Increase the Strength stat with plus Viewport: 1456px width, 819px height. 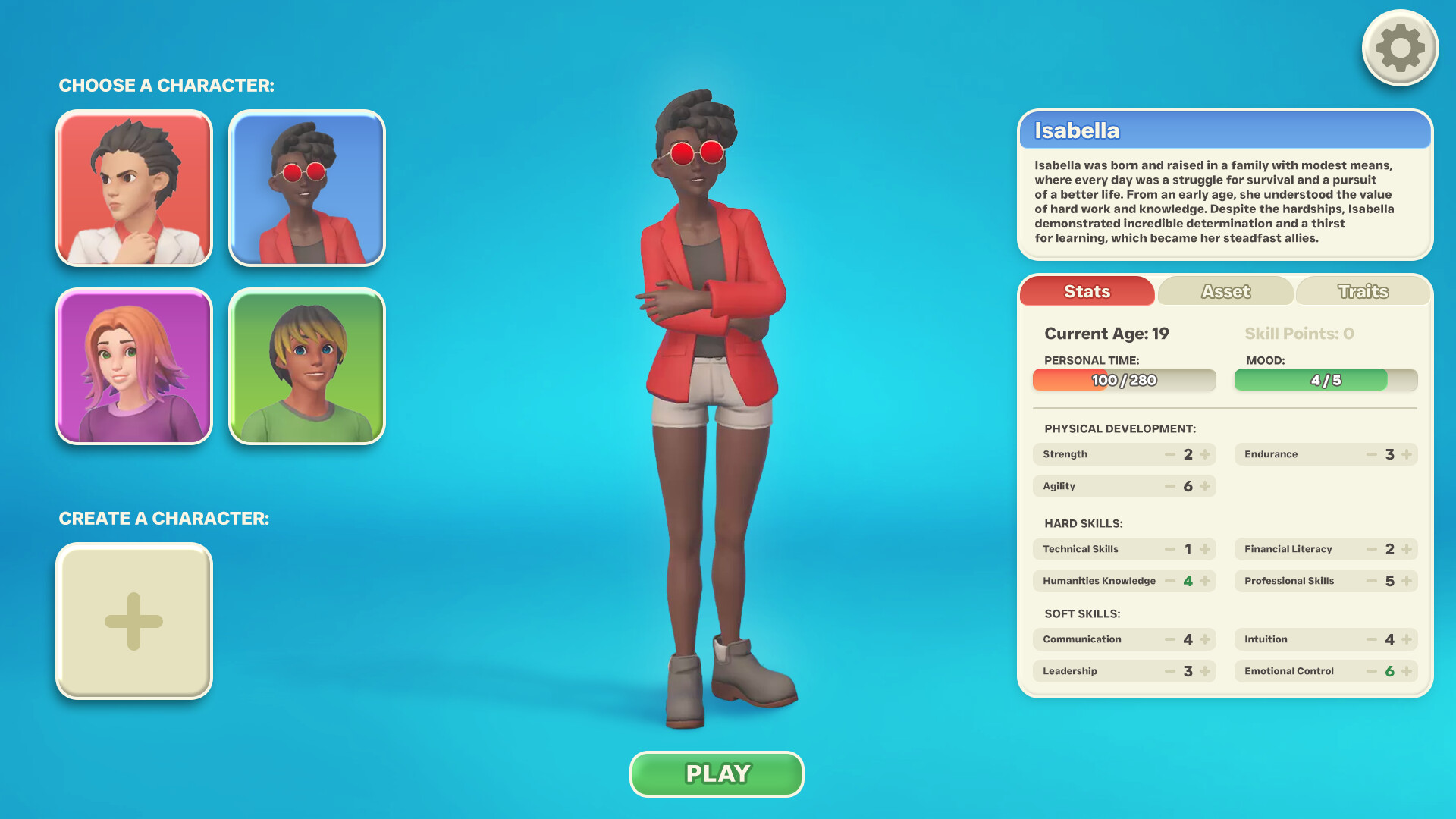1206,453
